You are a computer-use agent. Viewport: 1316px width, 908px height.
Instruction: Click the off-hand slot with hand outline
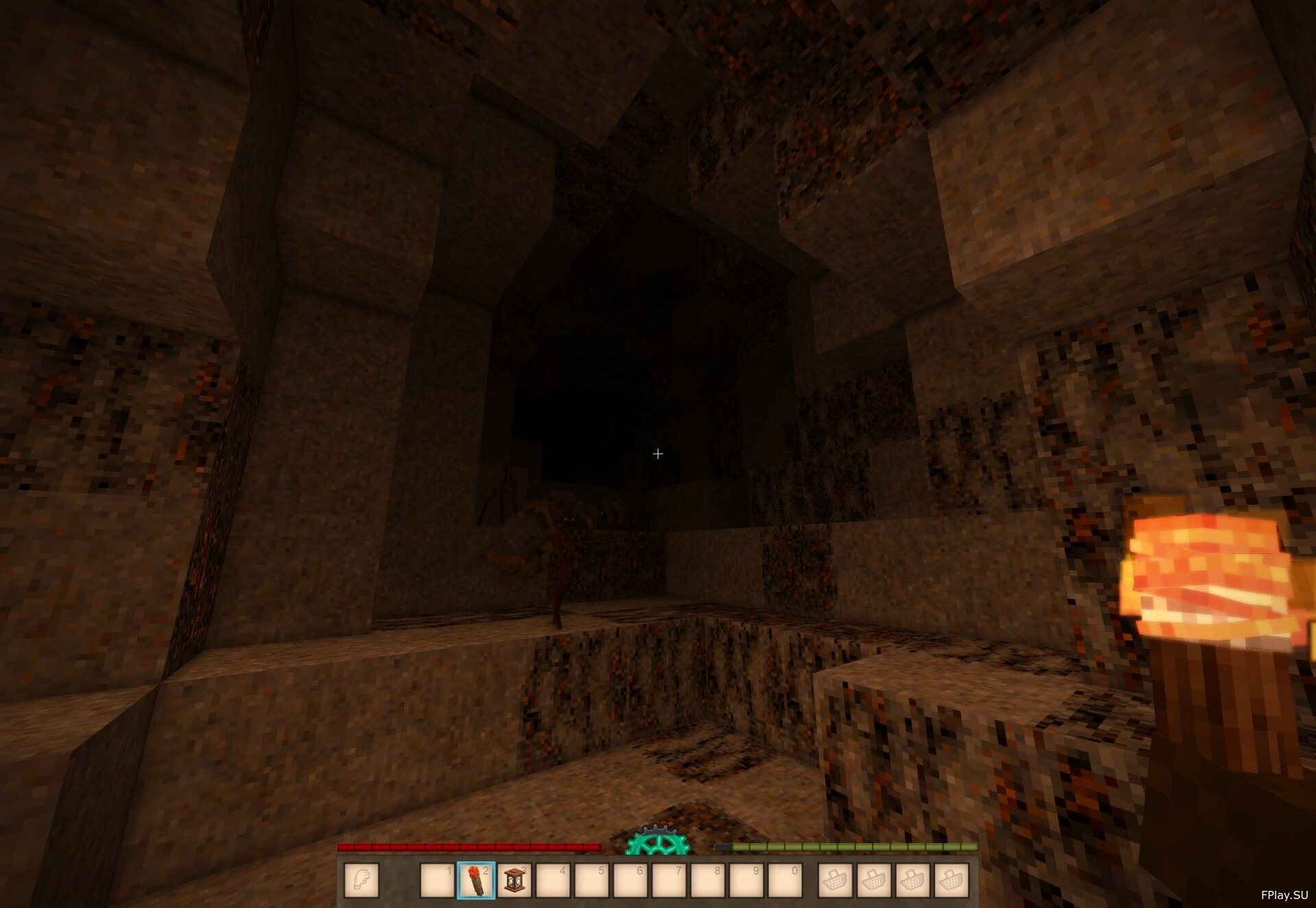pyautogui.click(x=361, y=880)
